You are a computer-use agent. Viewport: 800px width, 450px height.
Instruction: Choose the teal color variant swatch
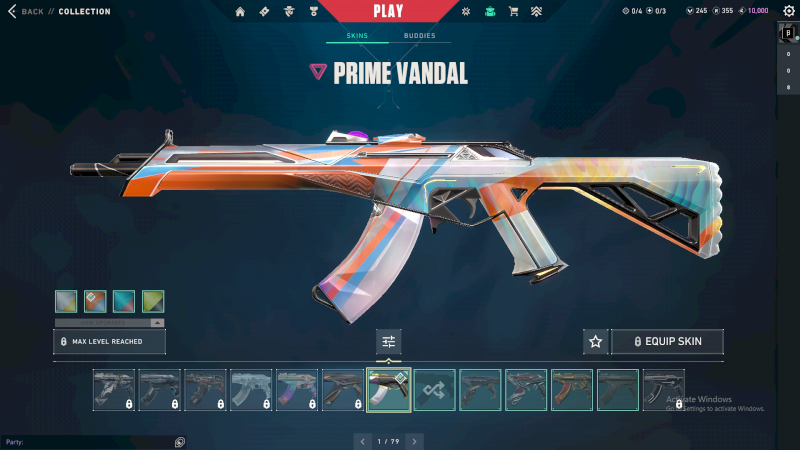(124, 301)
